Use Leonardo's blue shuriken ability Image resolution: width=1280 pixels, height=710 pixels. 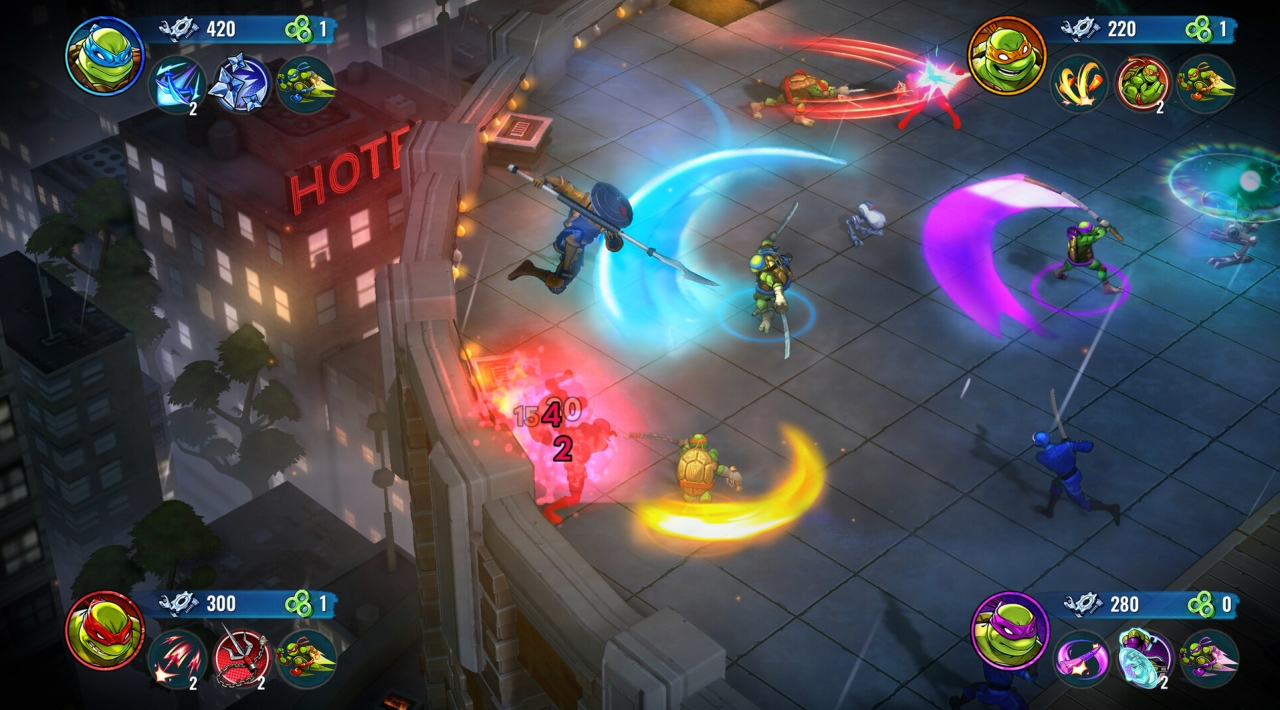pyautogui.click(x=242, y=84)
